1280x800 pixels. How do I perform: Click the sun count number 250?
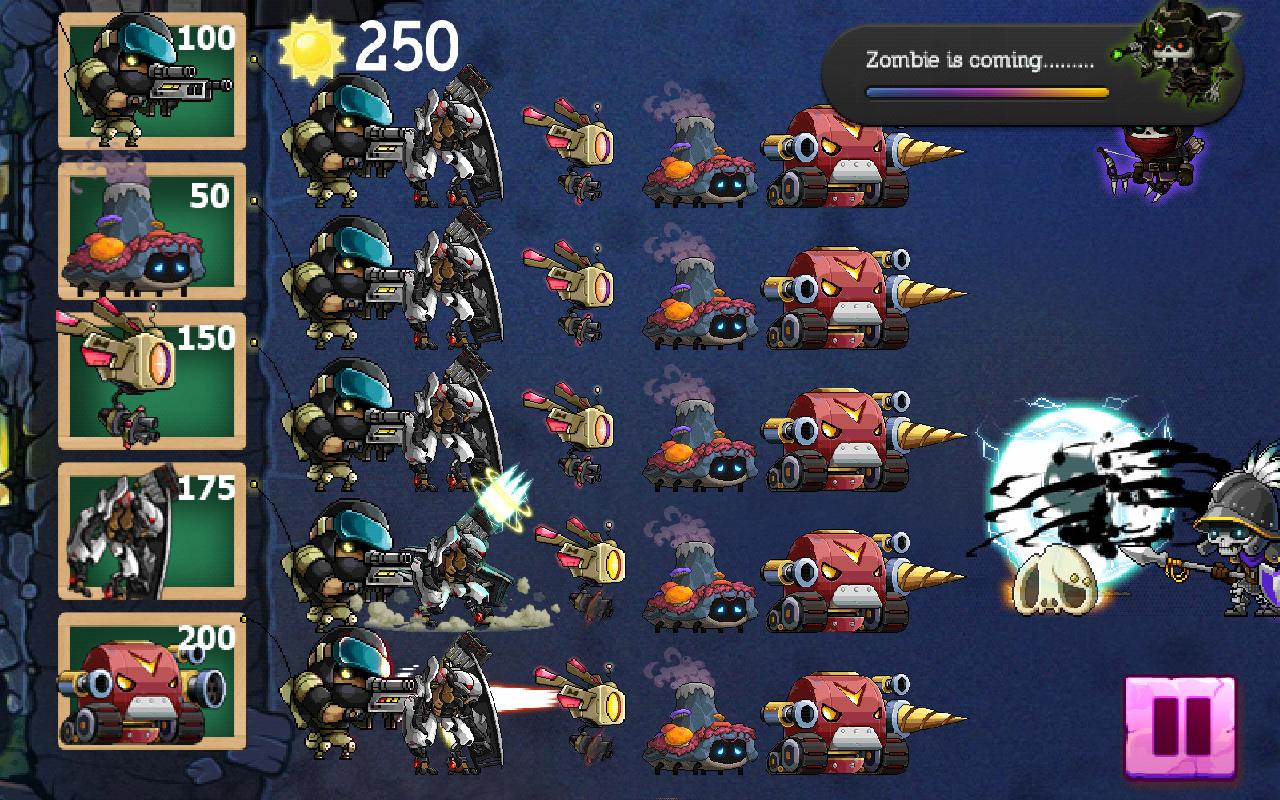(405, 45)
